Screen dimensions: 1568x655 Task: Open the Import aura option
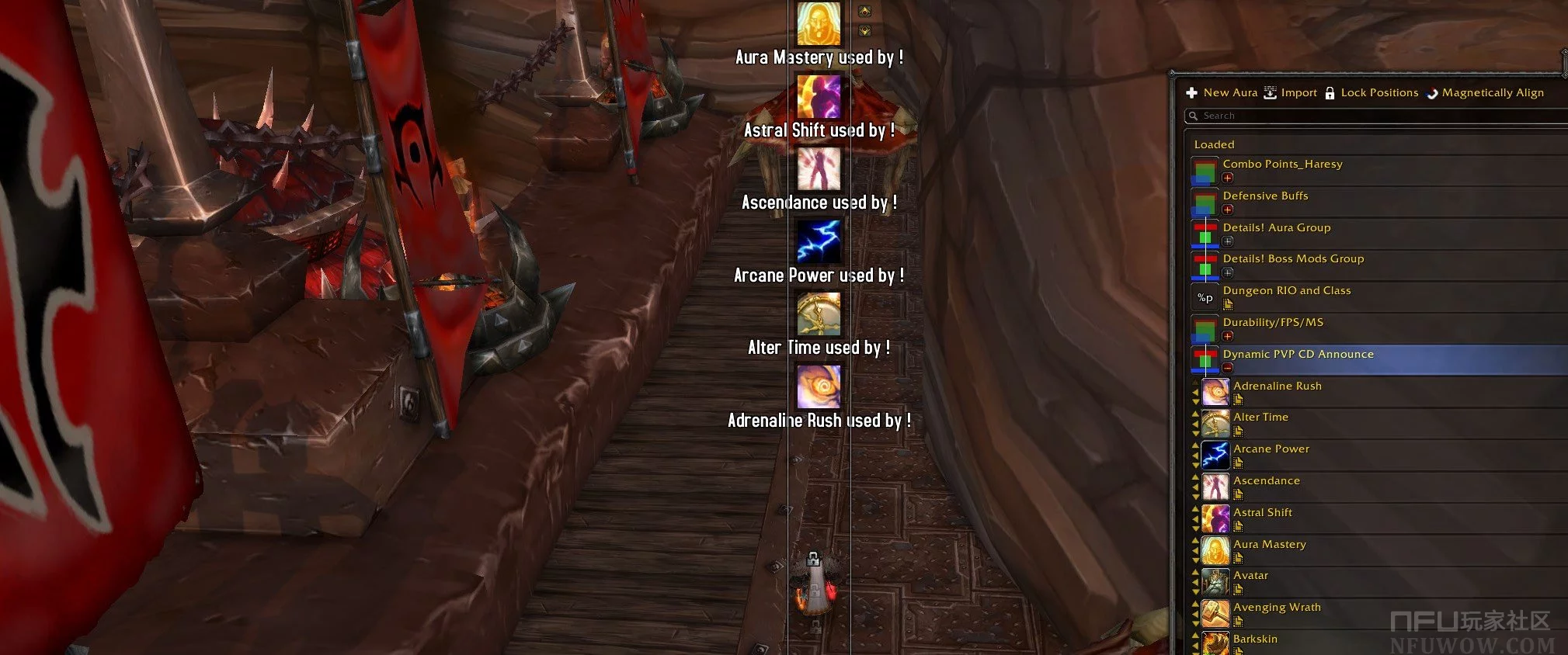pyautogui.click(x=1291, y=93)
